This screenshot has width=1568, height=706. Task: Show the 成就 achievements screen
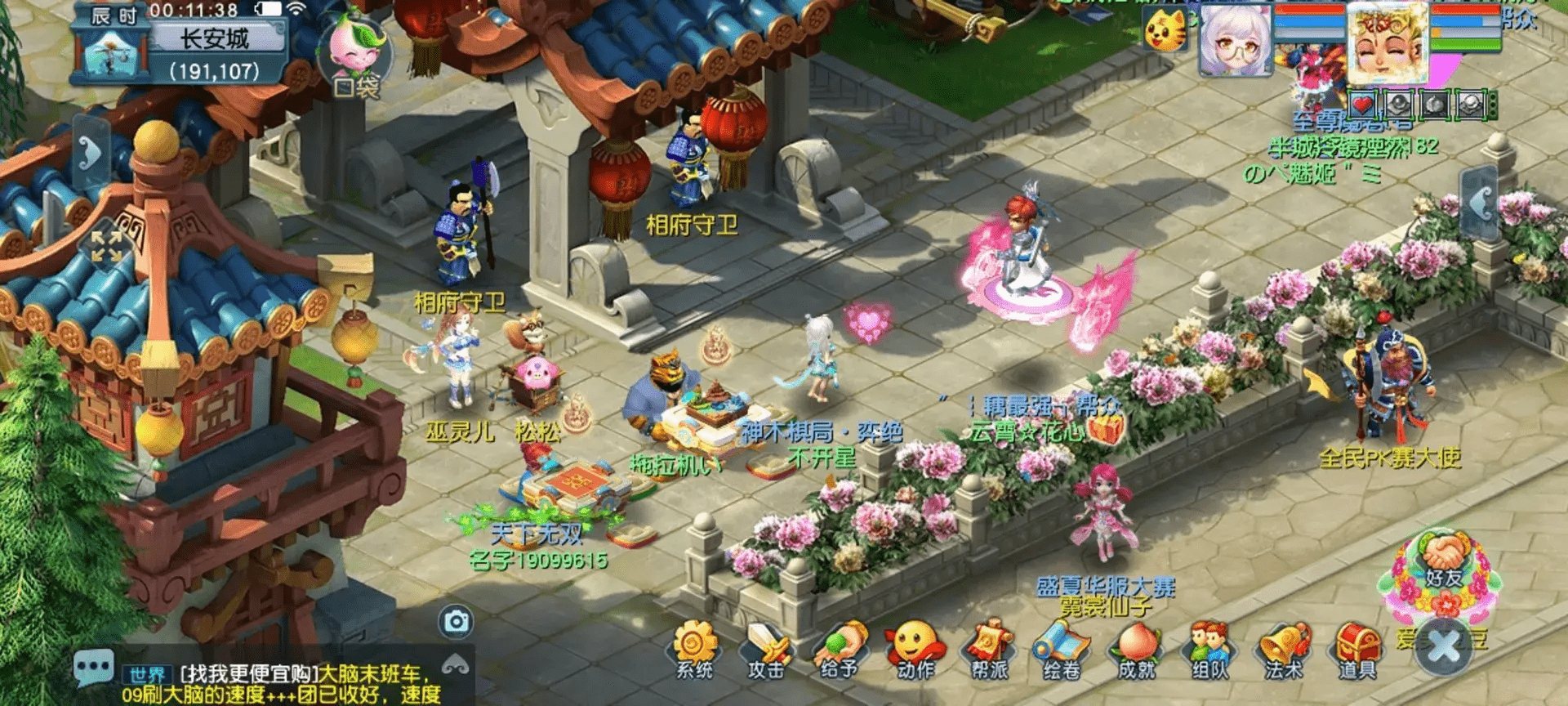point(1136,650)
